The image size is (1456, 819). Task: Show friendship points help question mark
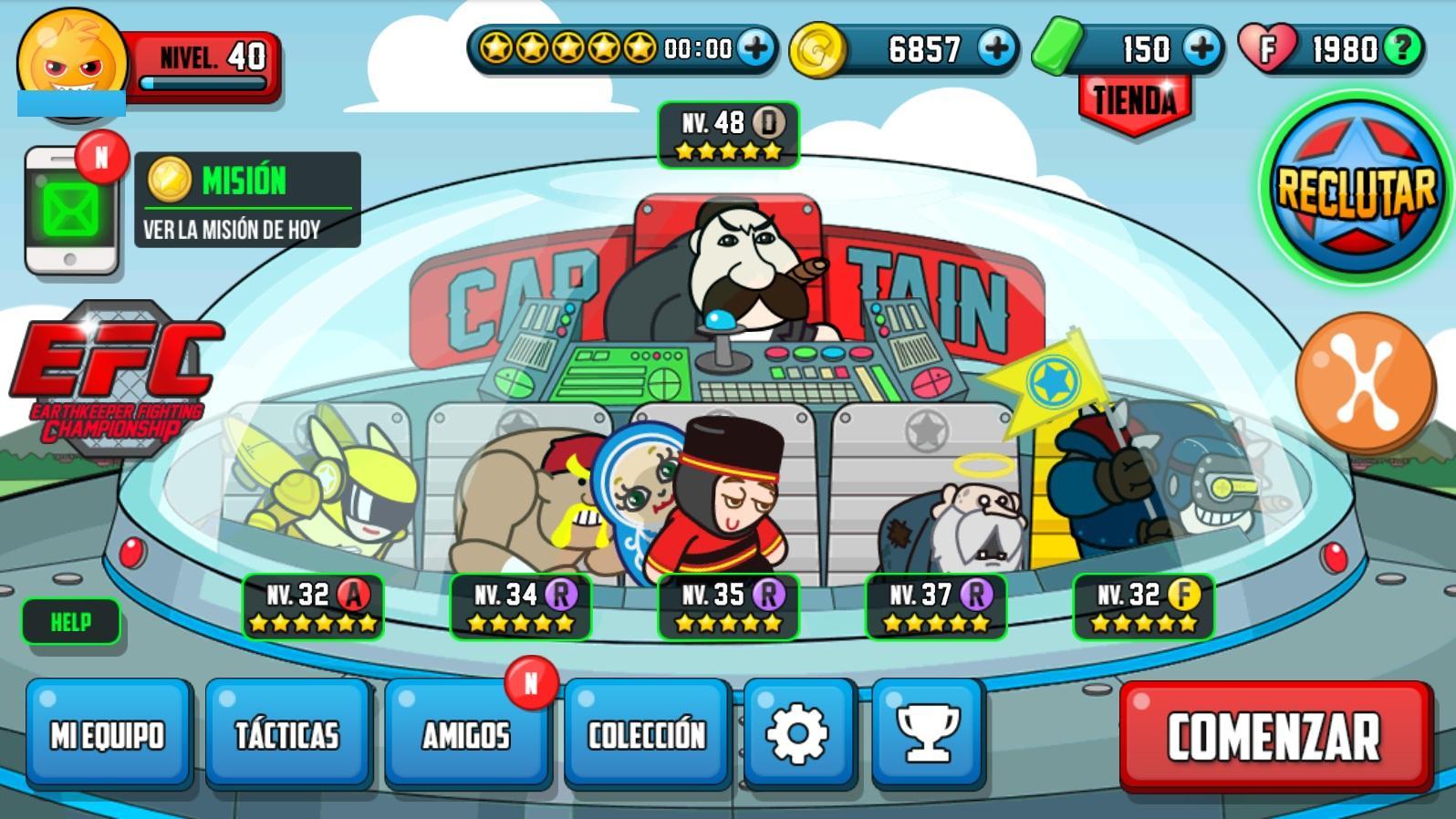click(x=1403, y=47)
